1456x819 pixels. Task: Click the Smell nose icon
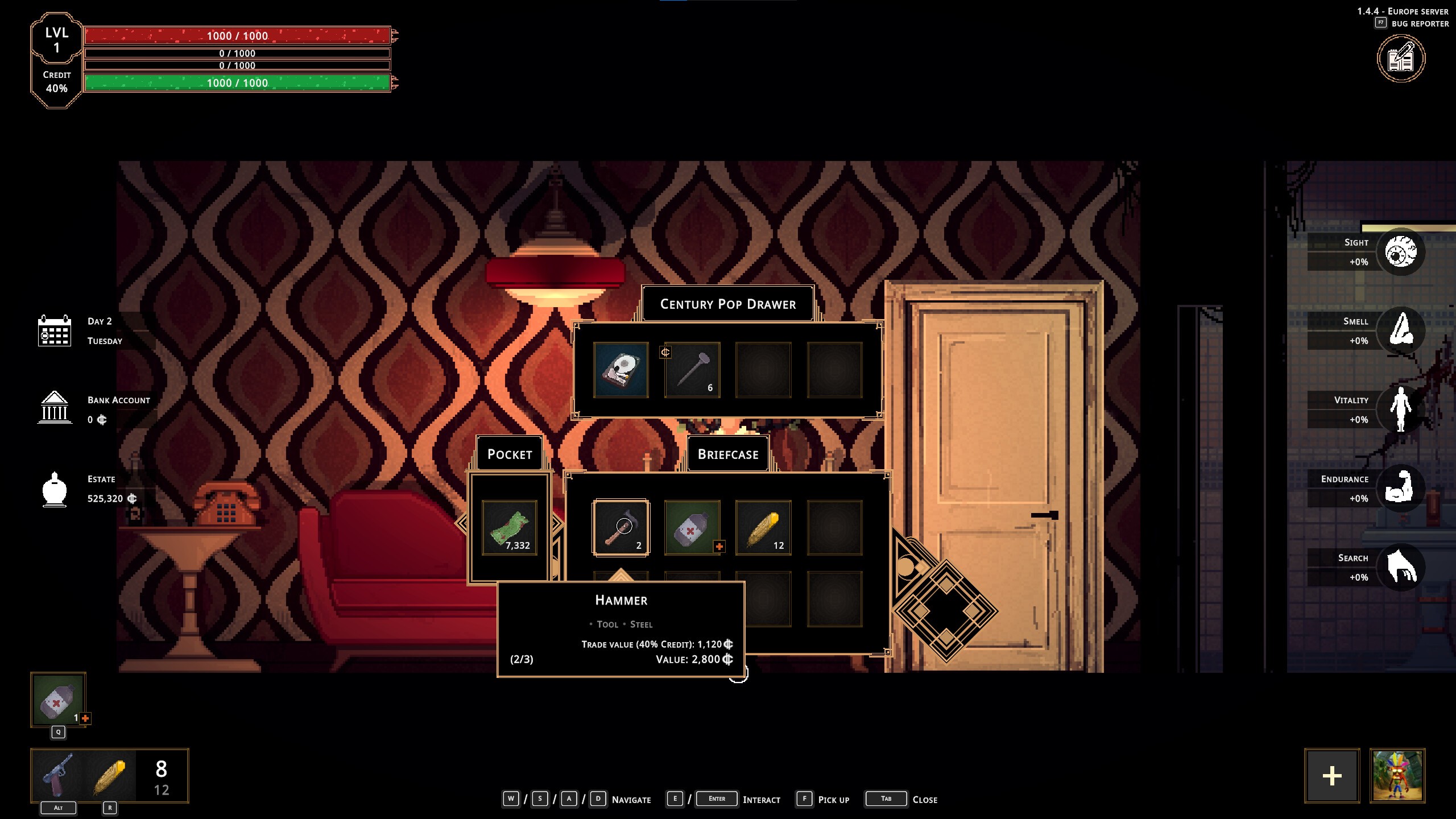point(1401,330)
